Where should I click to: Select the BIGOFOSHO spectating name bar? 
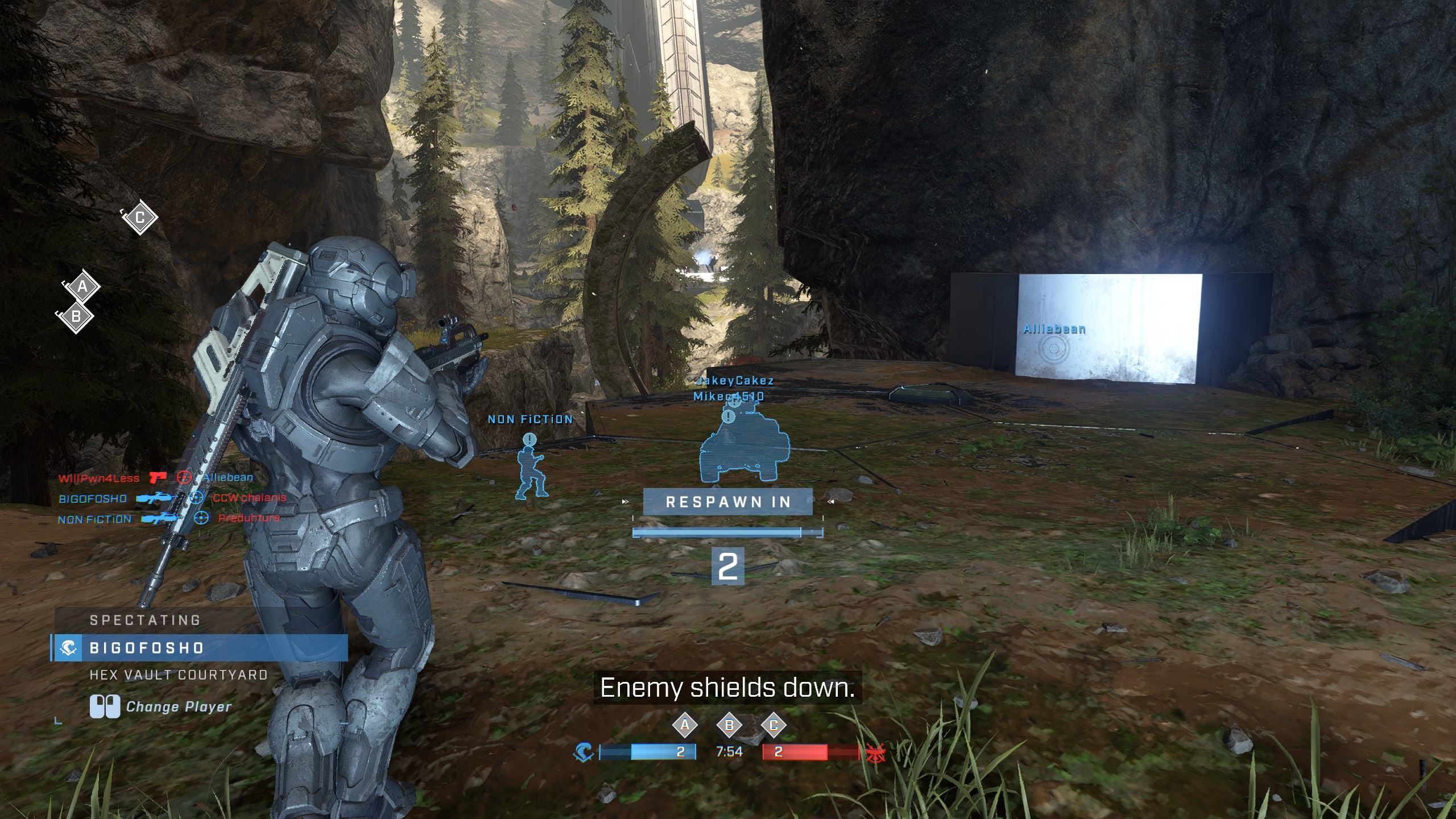coord(199,648)
